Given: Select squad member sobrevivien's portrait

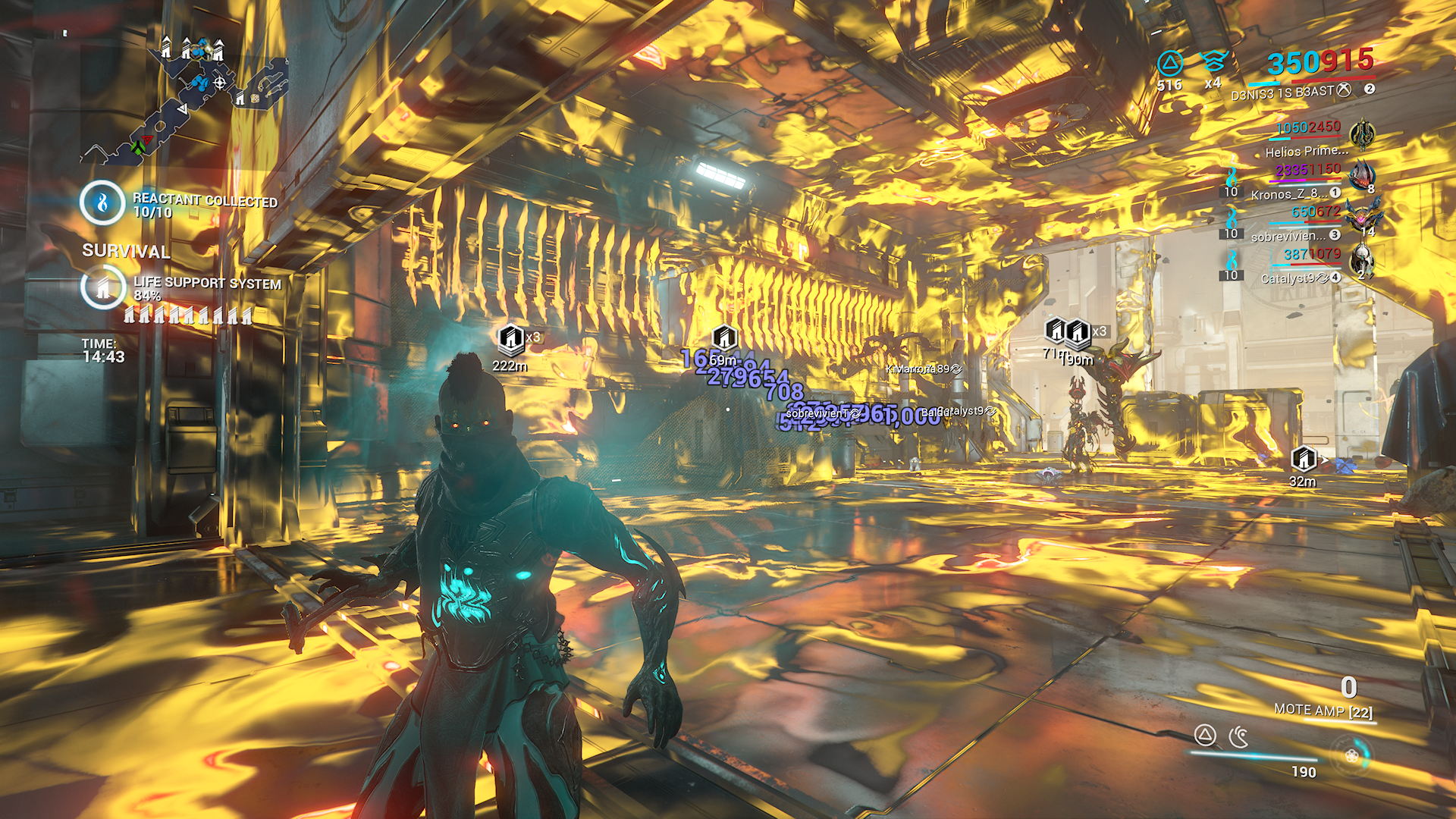Looking at the screenshot, I should pyautogui.click(x=1362, y=218).
